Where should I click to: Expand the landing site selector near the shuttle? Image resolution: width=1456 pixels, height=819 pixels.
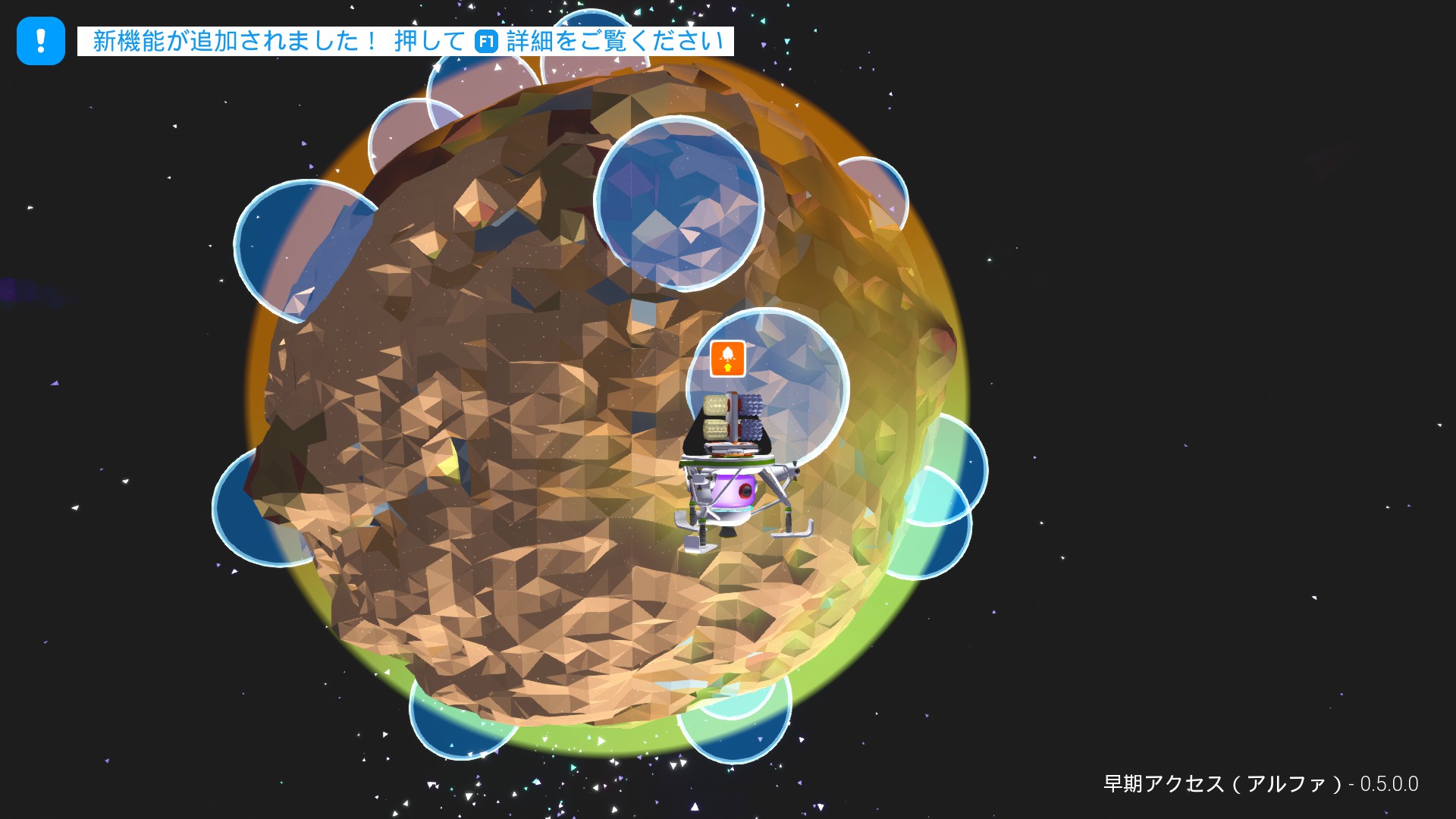pos(727,358)
